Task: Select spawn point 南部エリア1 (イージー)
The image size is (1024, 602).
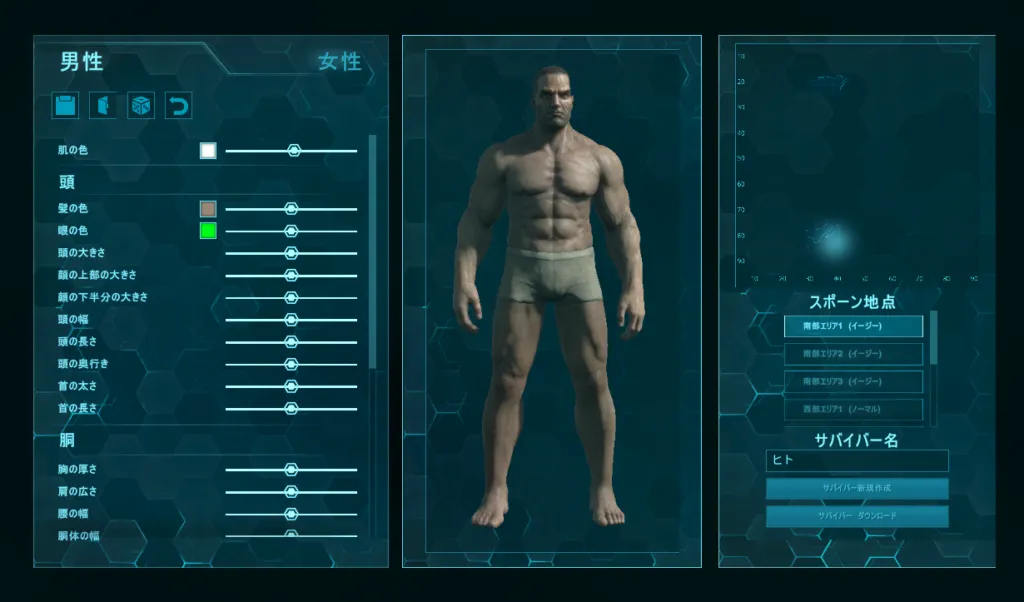Action: [x=853, y=326]
